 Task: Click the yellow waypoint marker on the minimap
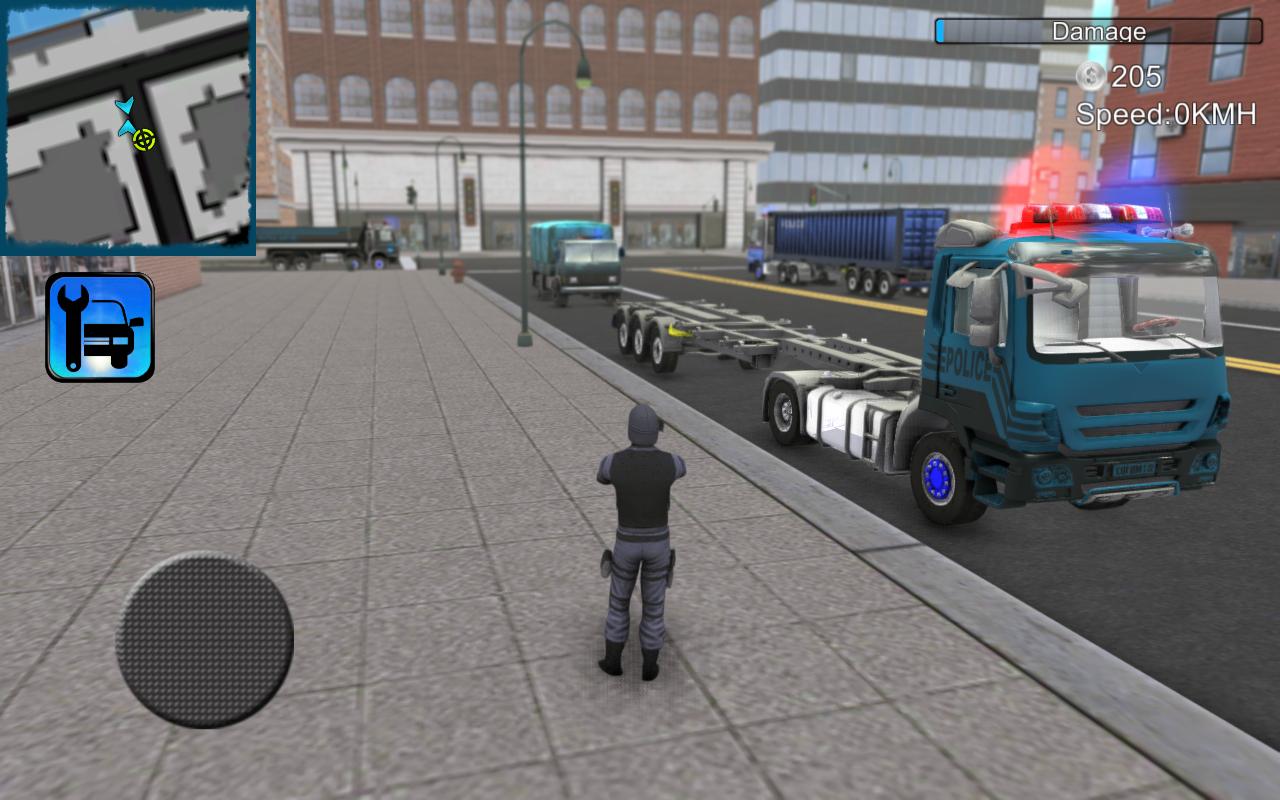click(143, 140)
